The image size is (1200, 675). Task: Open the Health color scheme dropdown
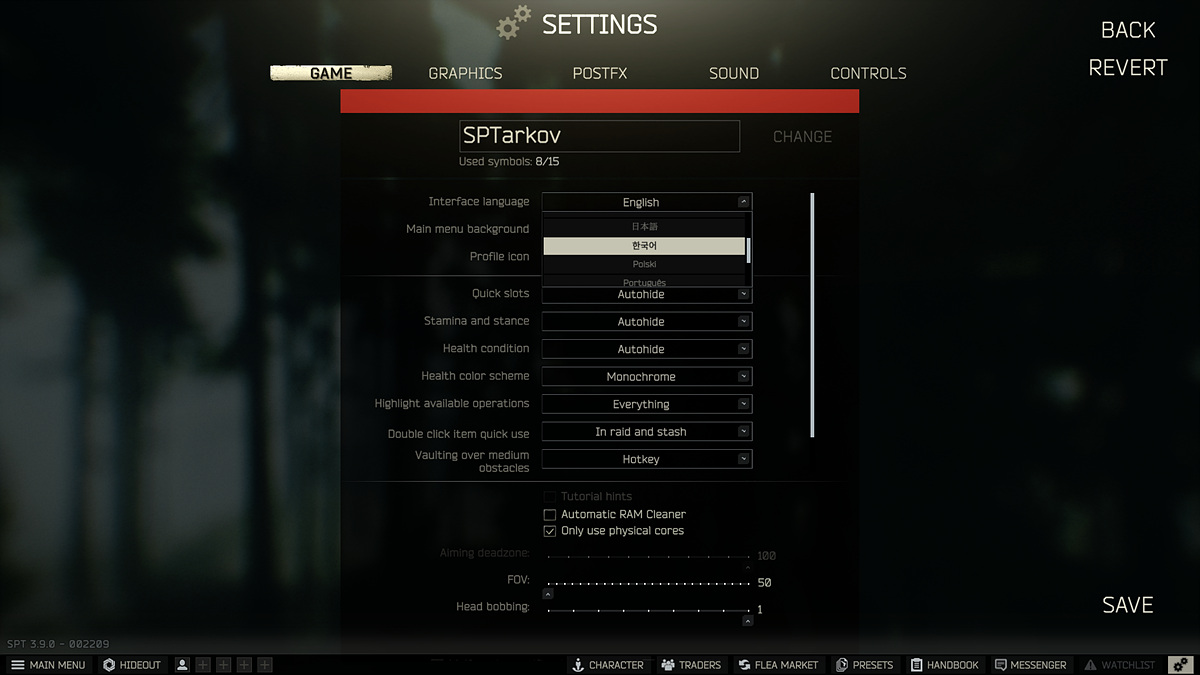[x=646, y=377]
